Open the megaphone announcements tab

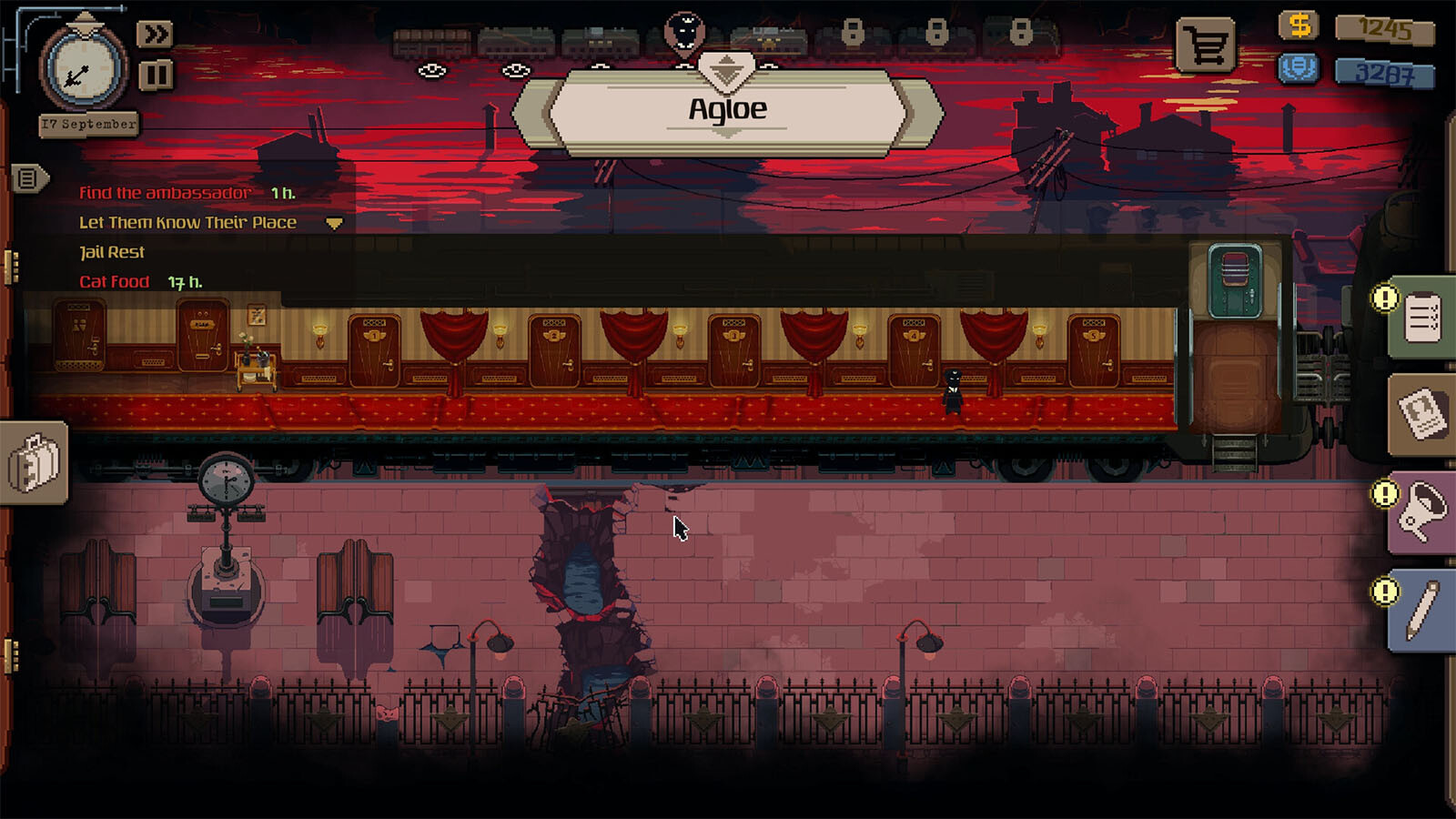1421,512
